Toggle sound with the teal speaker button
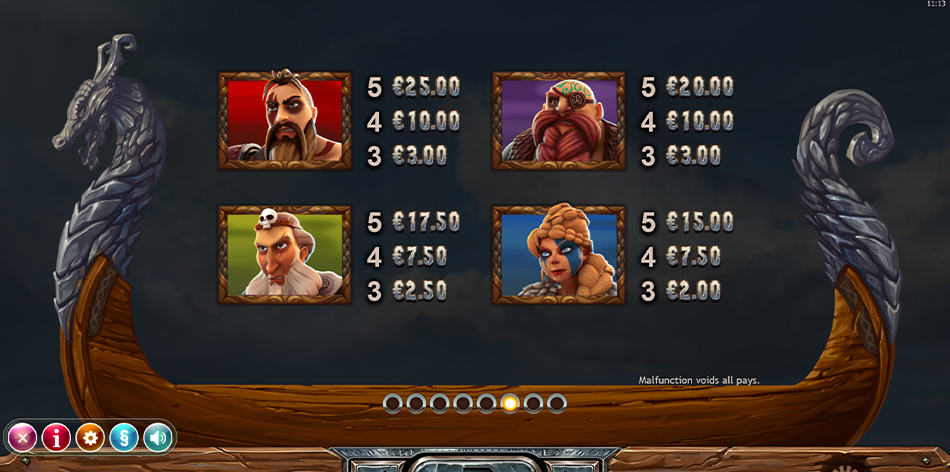950x472 pixels. [x=158, y=437]
